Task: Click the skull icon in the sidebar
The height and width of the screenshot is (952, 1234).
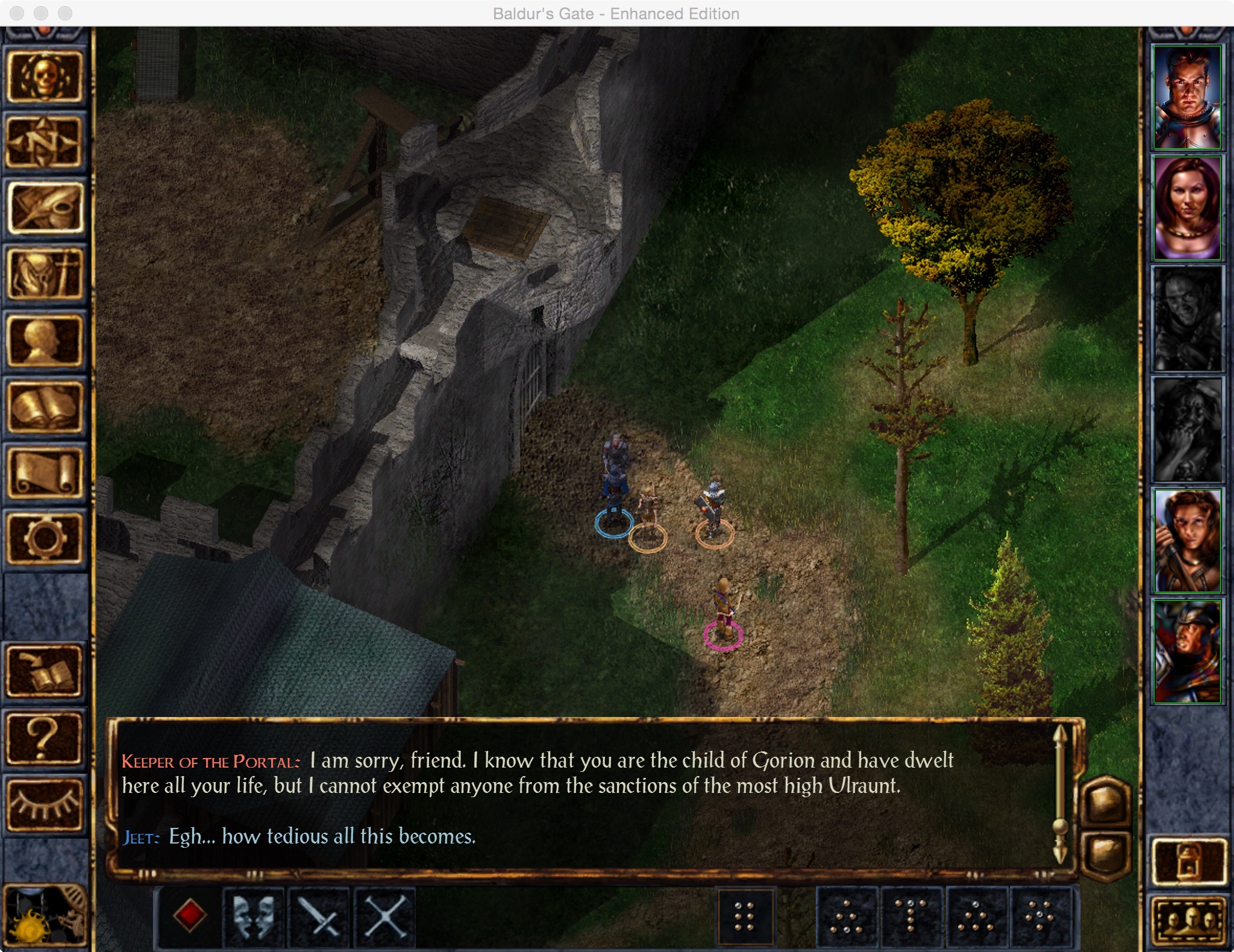Action: 45,77
